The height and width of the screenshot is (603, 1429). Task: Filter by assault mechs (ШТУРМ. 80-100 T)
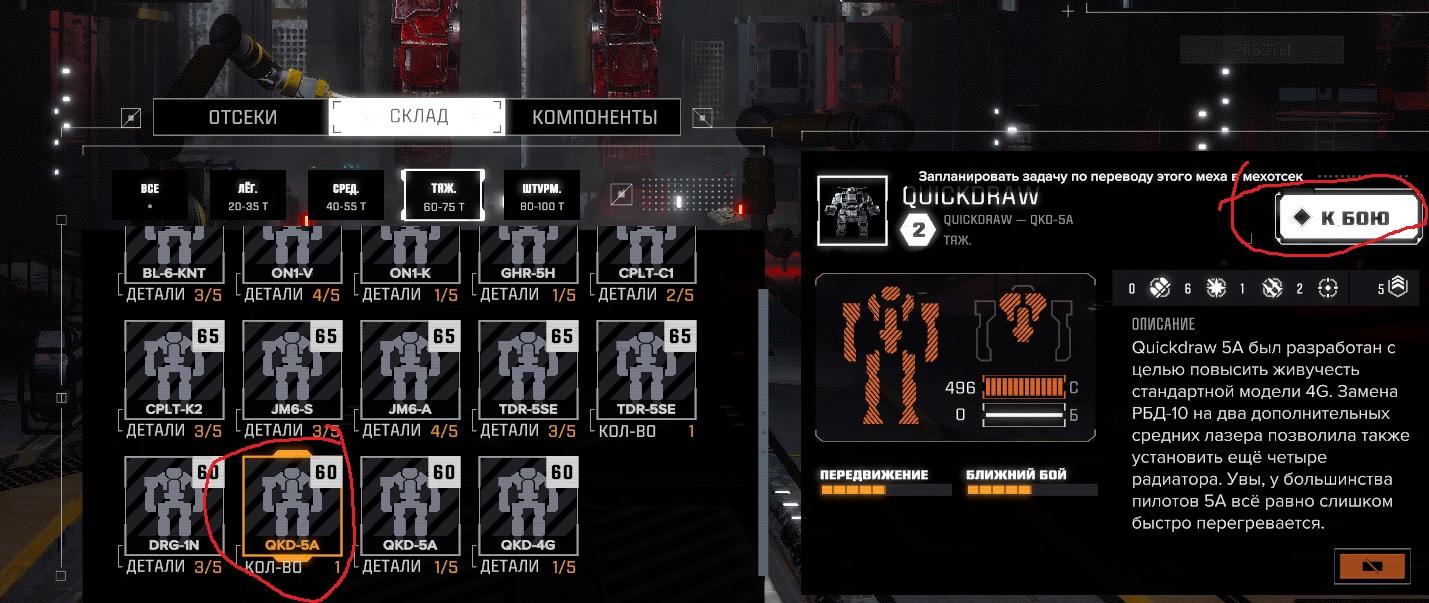point(542,196)
